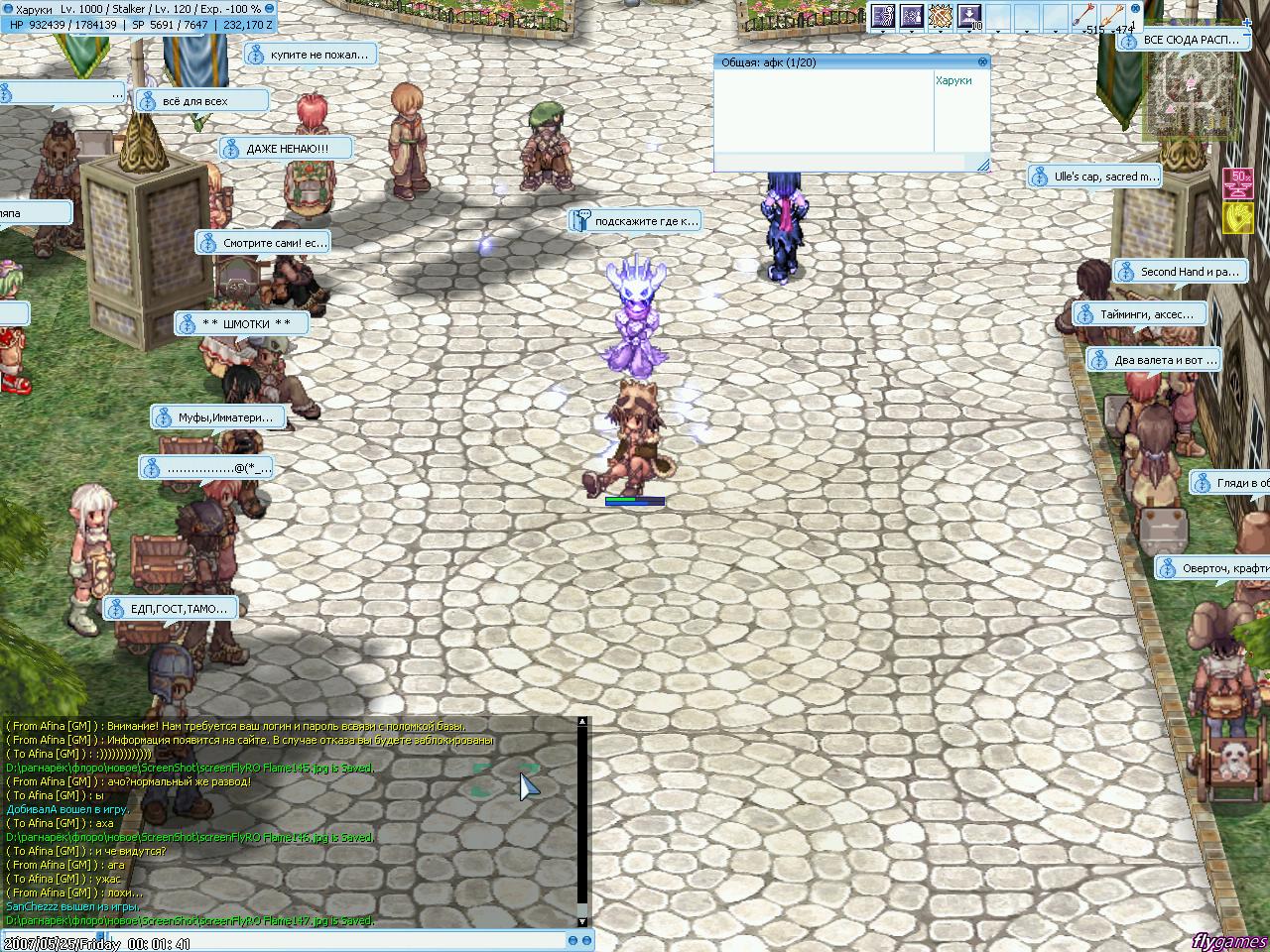
Task: Select Харуки in the chat room member list
Action: 953,80
